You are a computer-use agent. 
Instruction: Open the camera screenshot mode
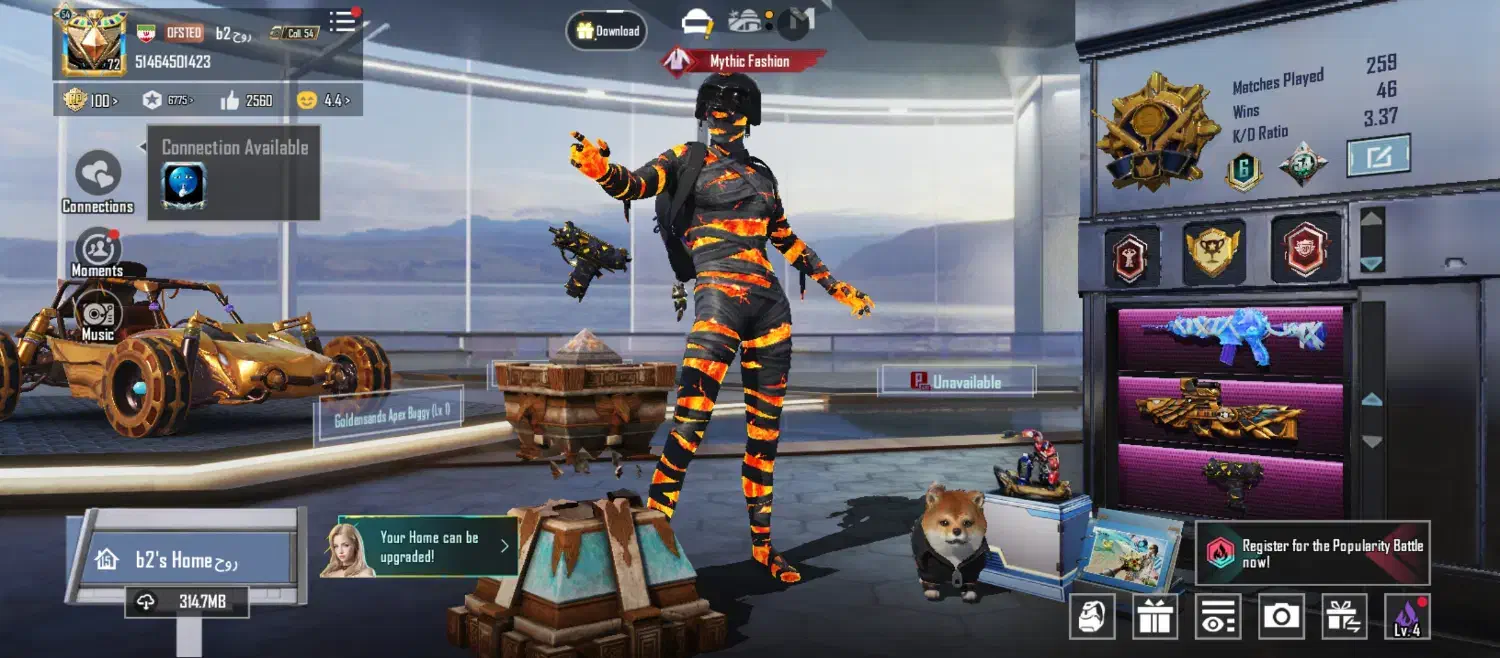[x=1281, y=616]
